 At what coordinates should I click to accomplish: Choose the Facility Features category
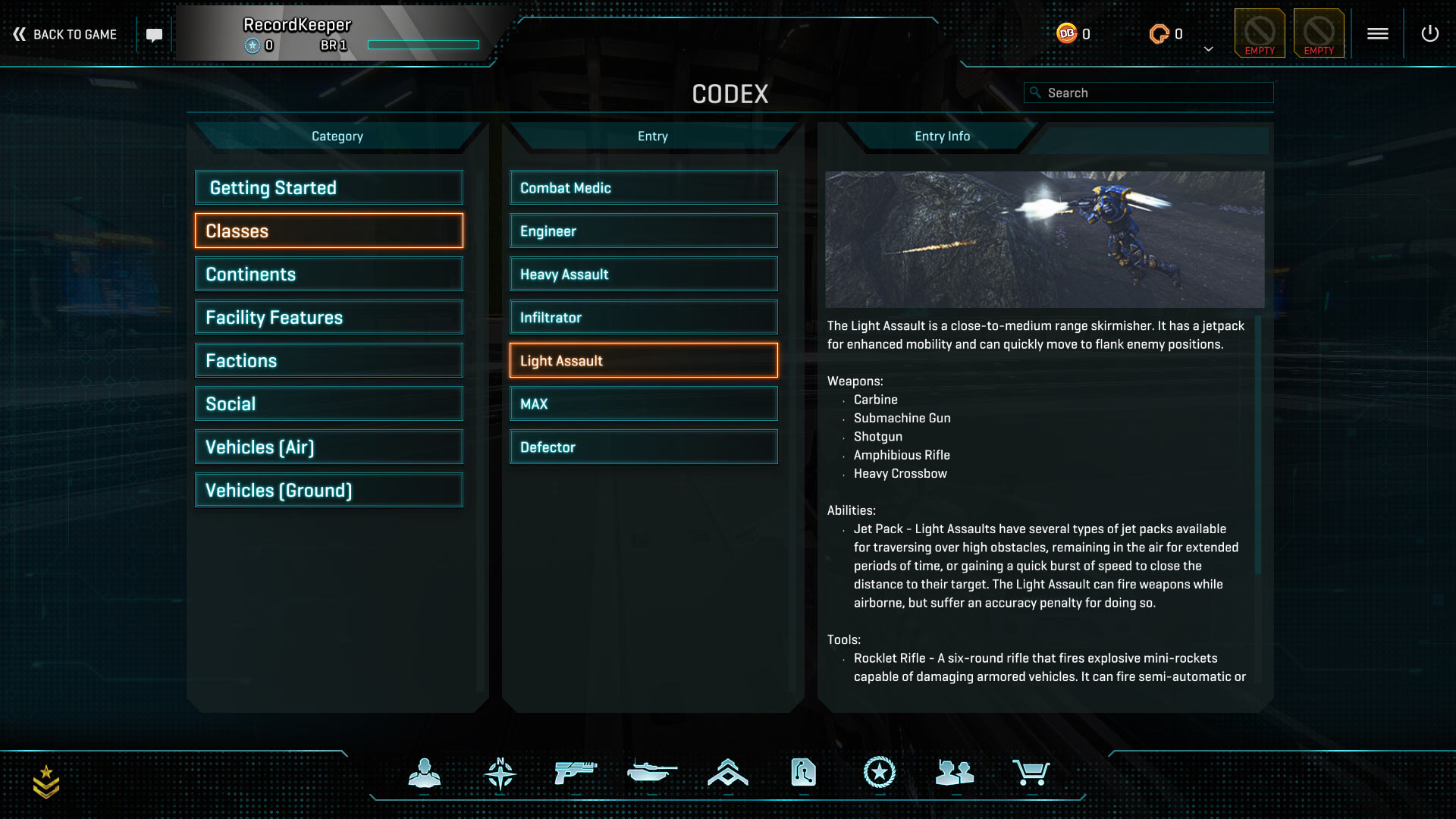[x=328, y=317]
